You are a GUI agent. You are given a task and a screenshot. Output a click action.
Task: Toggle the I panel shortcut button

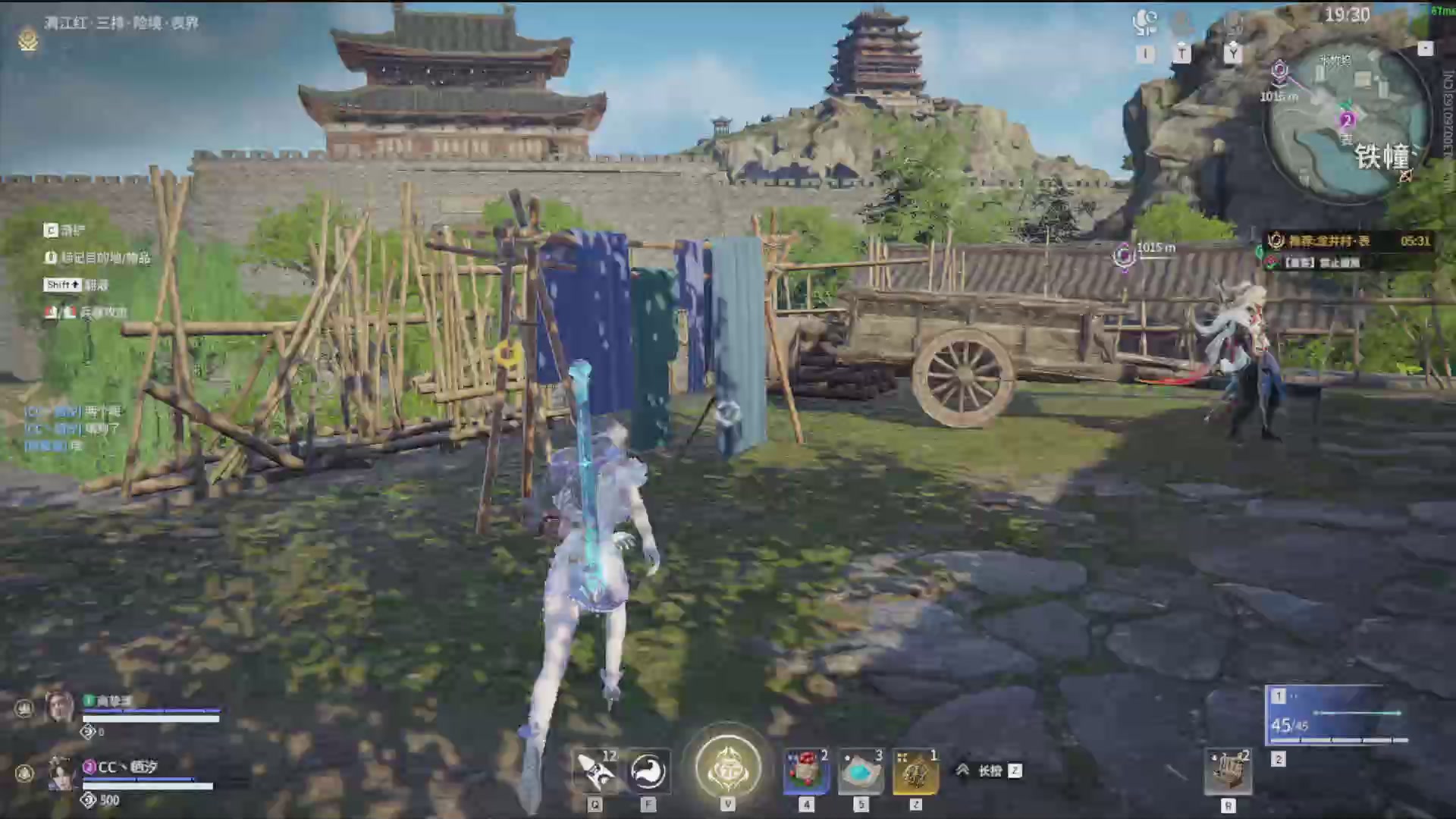point(1145,54)
